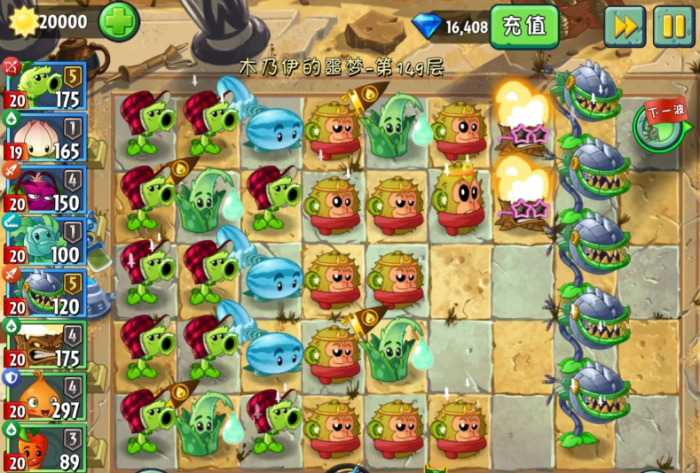Pick the garlic seed packet costing 165
This screenshot has height=473, width=700.
pyautogui.click(x=46, y=138)
